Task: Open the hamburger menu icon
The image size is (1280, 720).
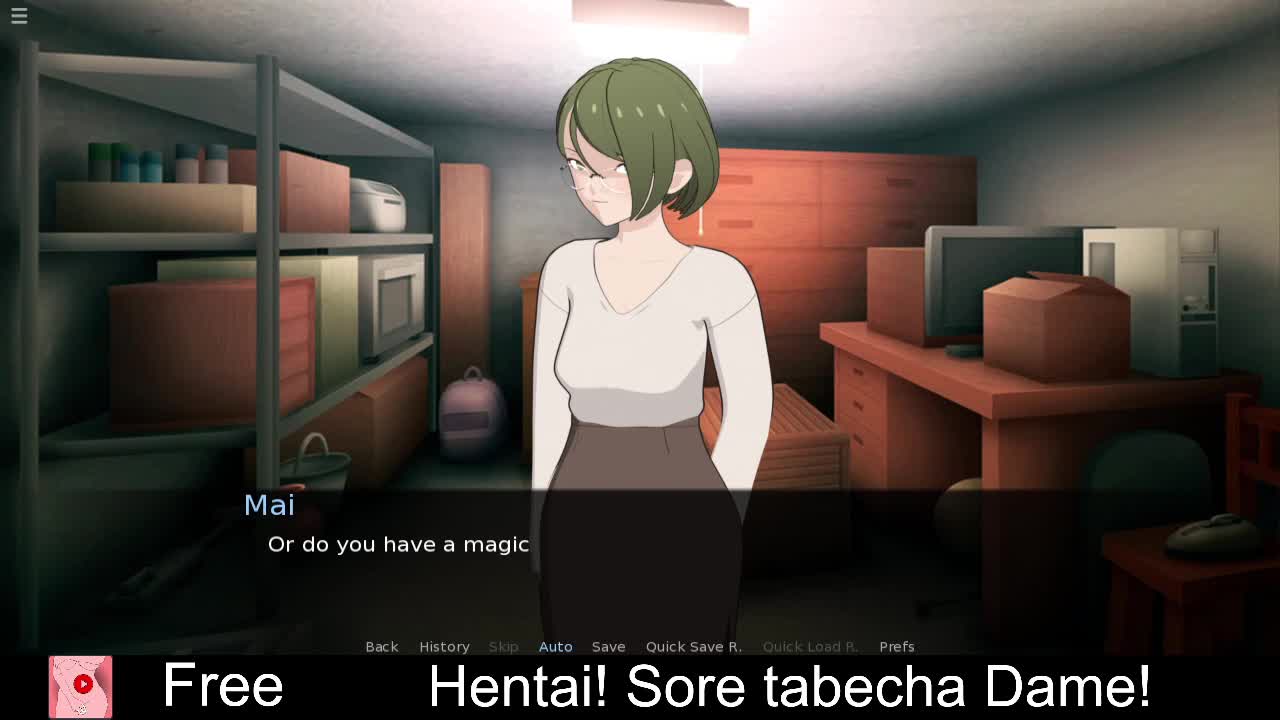Action: coord(19,15)
